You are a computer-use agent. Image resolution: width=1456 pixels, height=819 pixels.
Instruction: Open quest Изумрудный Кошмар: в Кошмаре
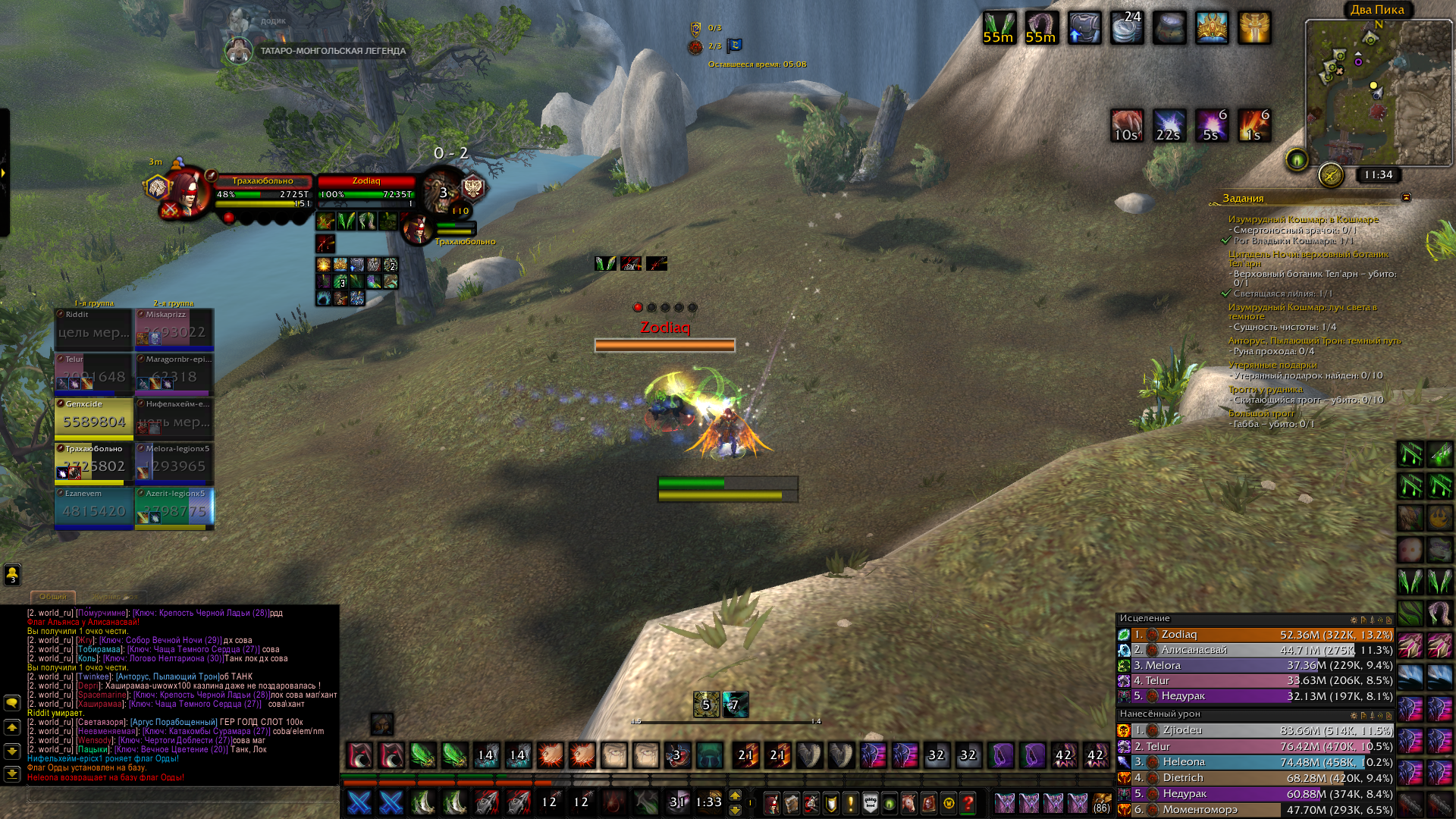tap(1303, 219)
